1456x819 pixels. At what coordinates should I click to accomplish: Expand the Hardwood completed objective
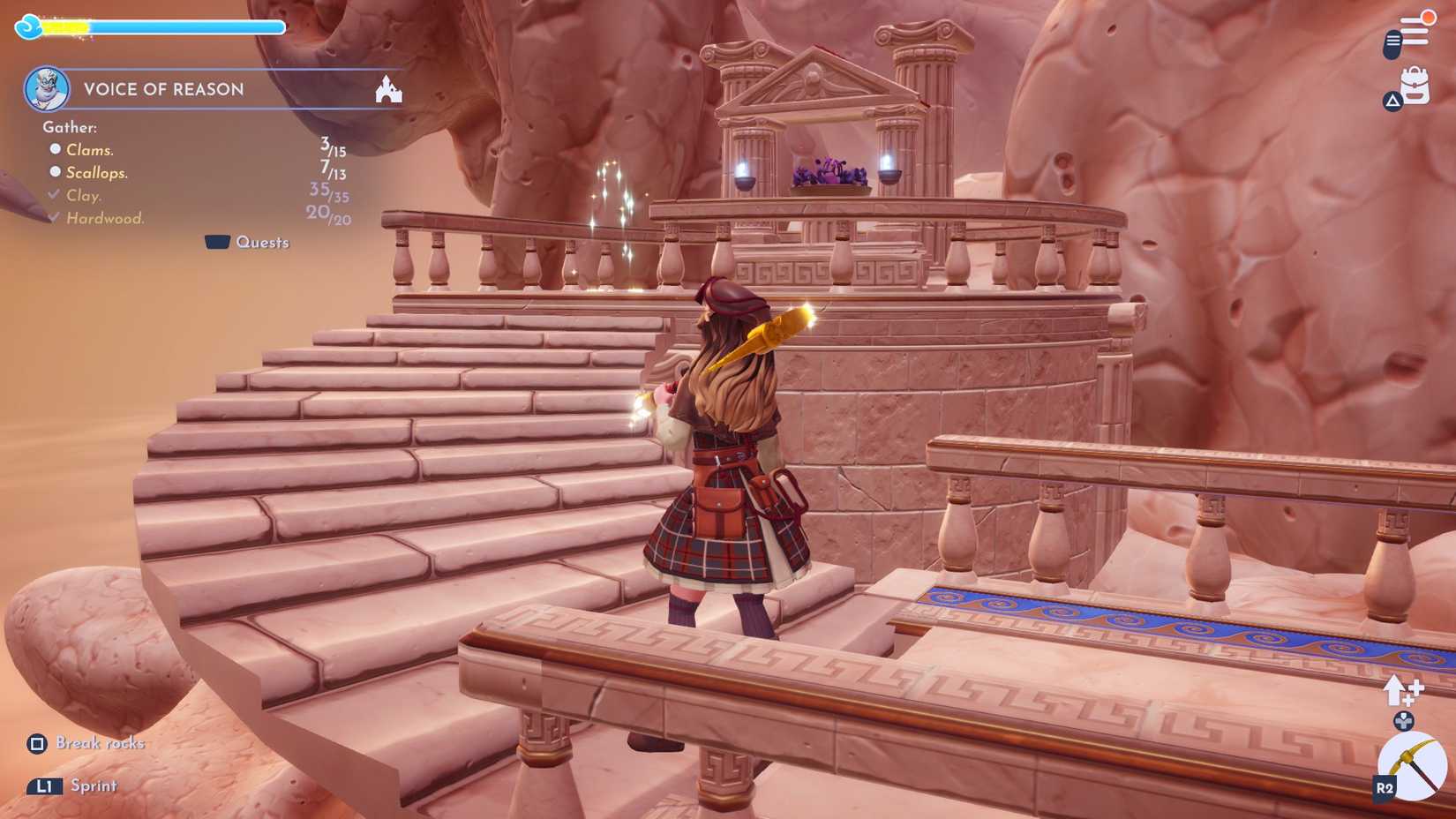tap(53, 217)
